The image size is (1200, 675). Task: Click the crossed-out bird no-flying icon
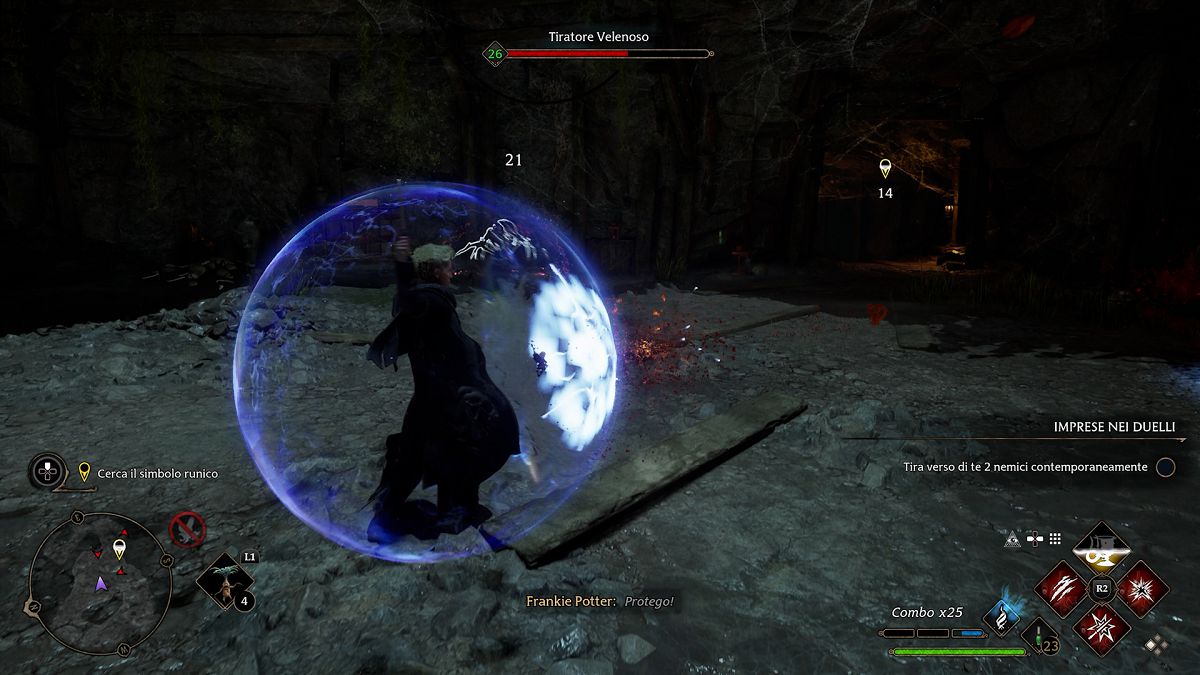coord(187,528)
